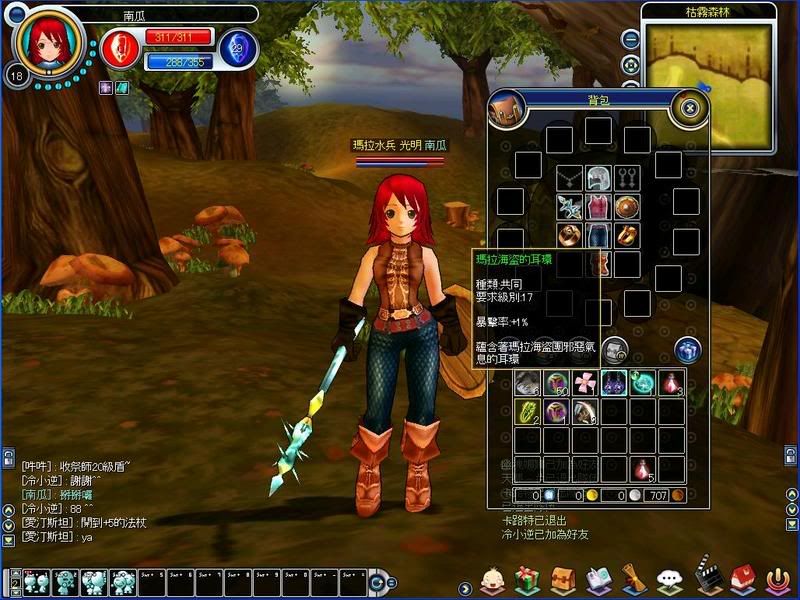Viewport: 800px width, 600px height.
Task: Select the pink flower item in backpack
Action: click(x=585, y=382)
